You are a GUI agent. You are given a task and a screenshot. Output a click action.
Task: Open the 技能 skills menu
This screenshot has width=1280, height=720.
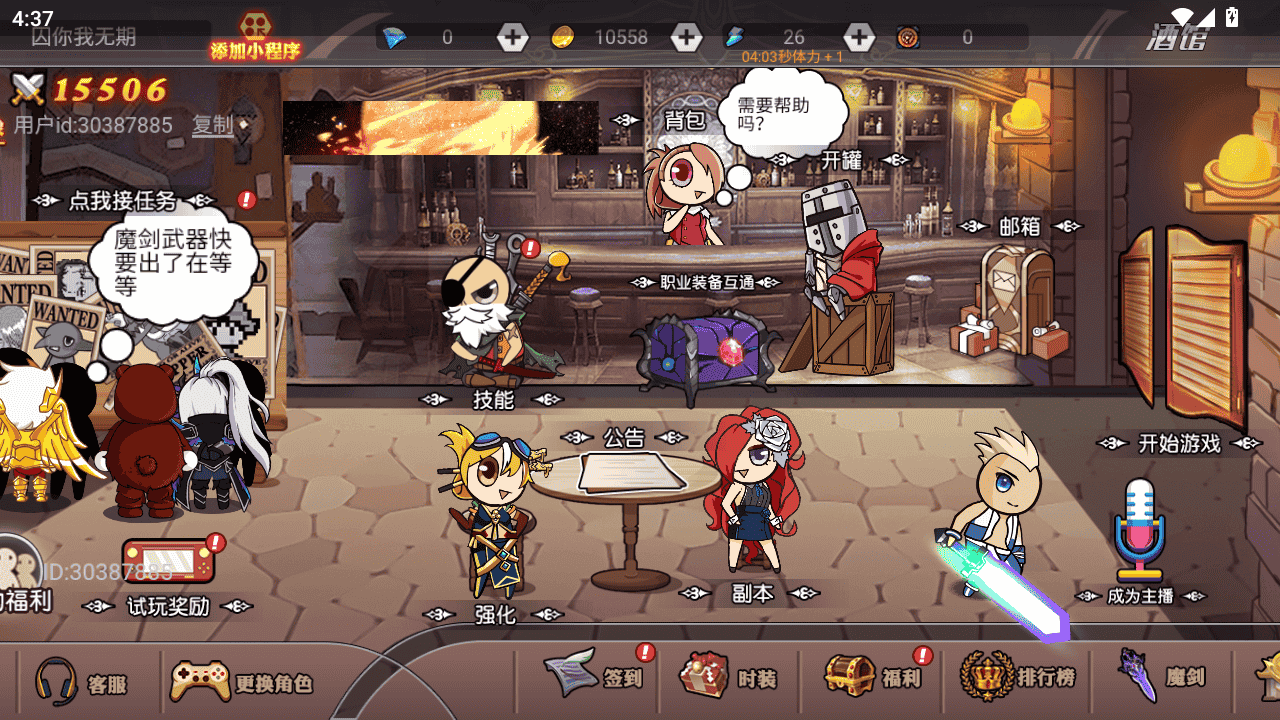coord(493,399)
